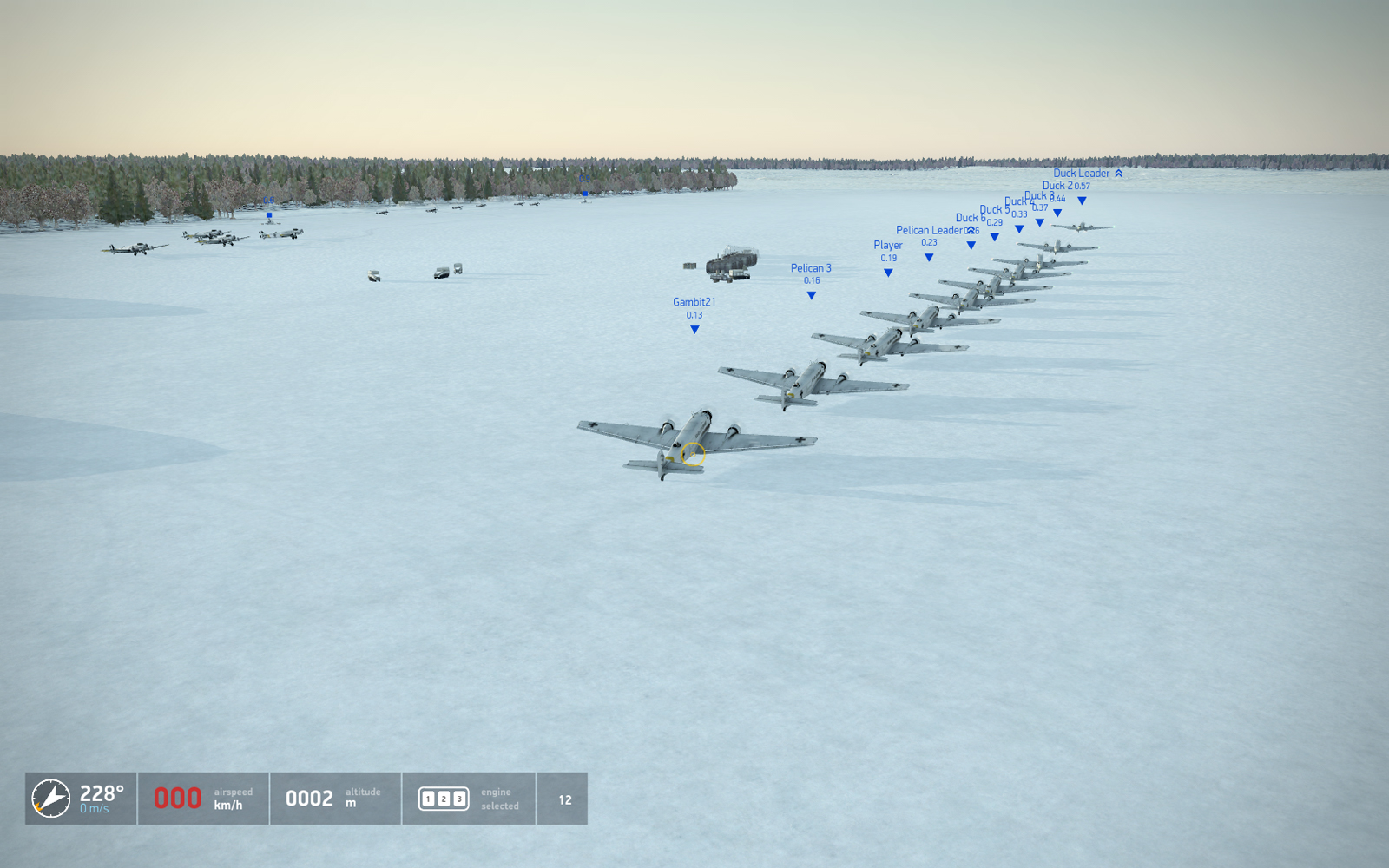
Task: Select the Gambit21 aircraft marker
Action: click(x=694, y=329)
